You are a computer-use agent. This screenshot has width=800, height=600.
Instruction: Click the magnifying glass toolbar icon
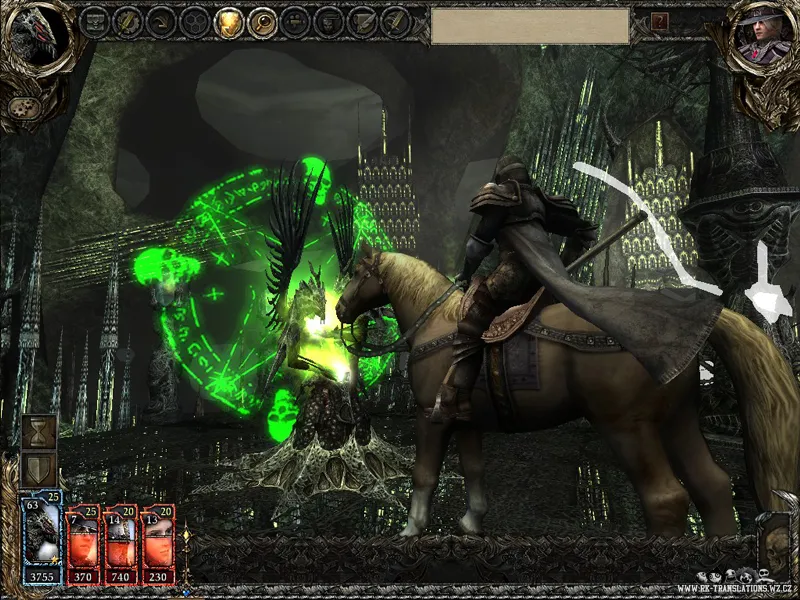click(x=262, y=21)
